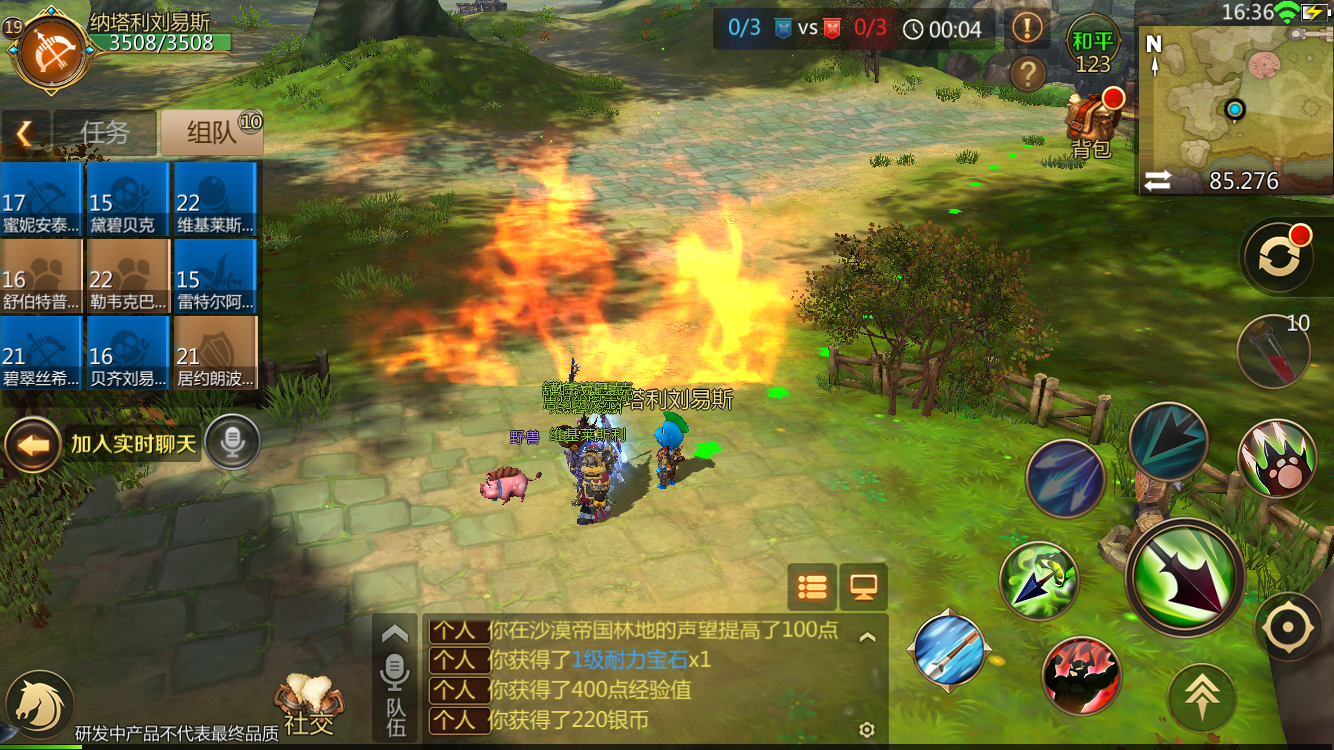Select the 组队 team tab
Image resolution: width=1334 pixels, height=750 pixels.
(x=212, y=132)
